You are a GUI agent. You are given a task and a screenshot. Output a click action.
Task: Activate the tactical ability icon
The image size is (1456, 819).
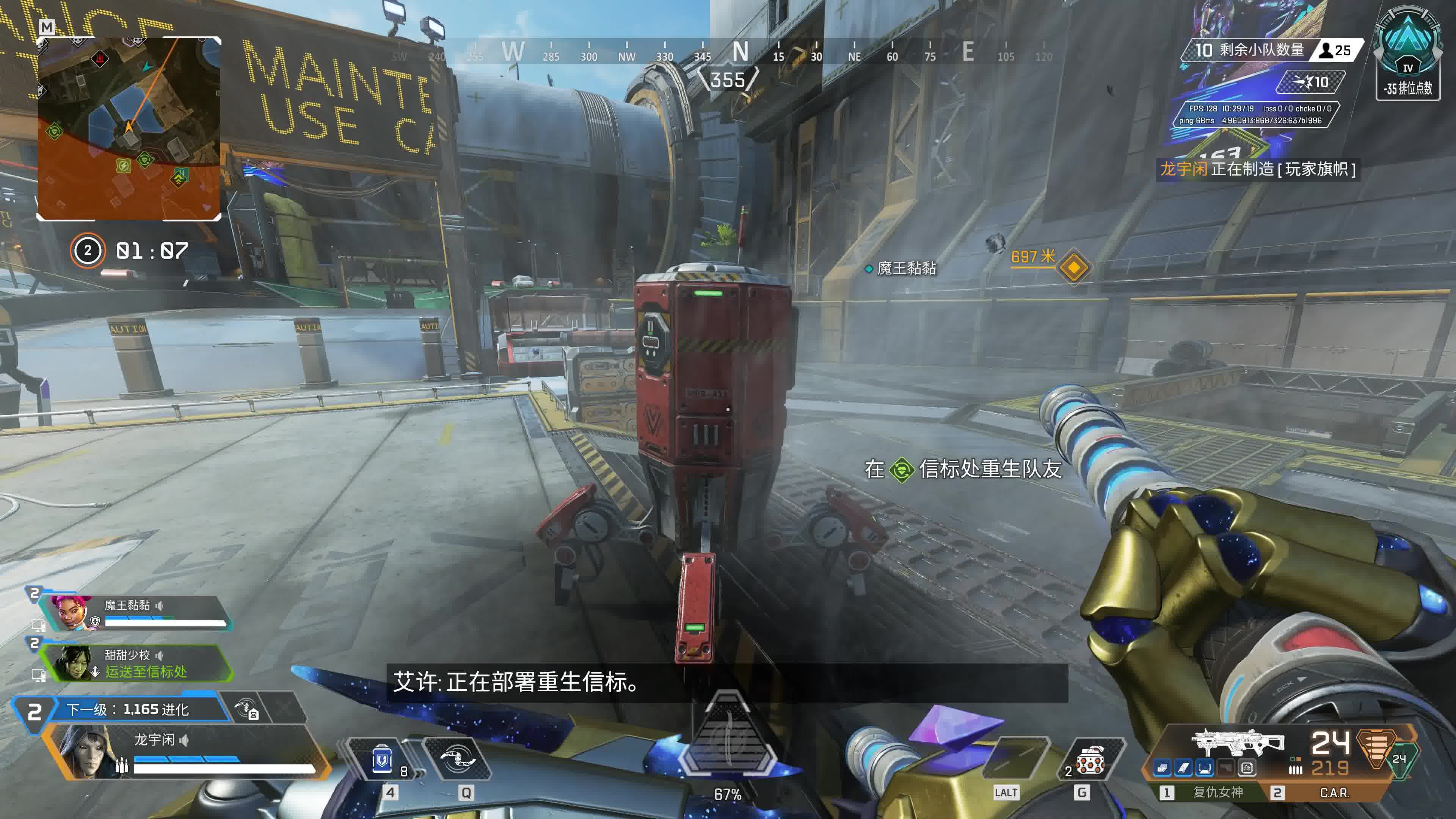457,759
